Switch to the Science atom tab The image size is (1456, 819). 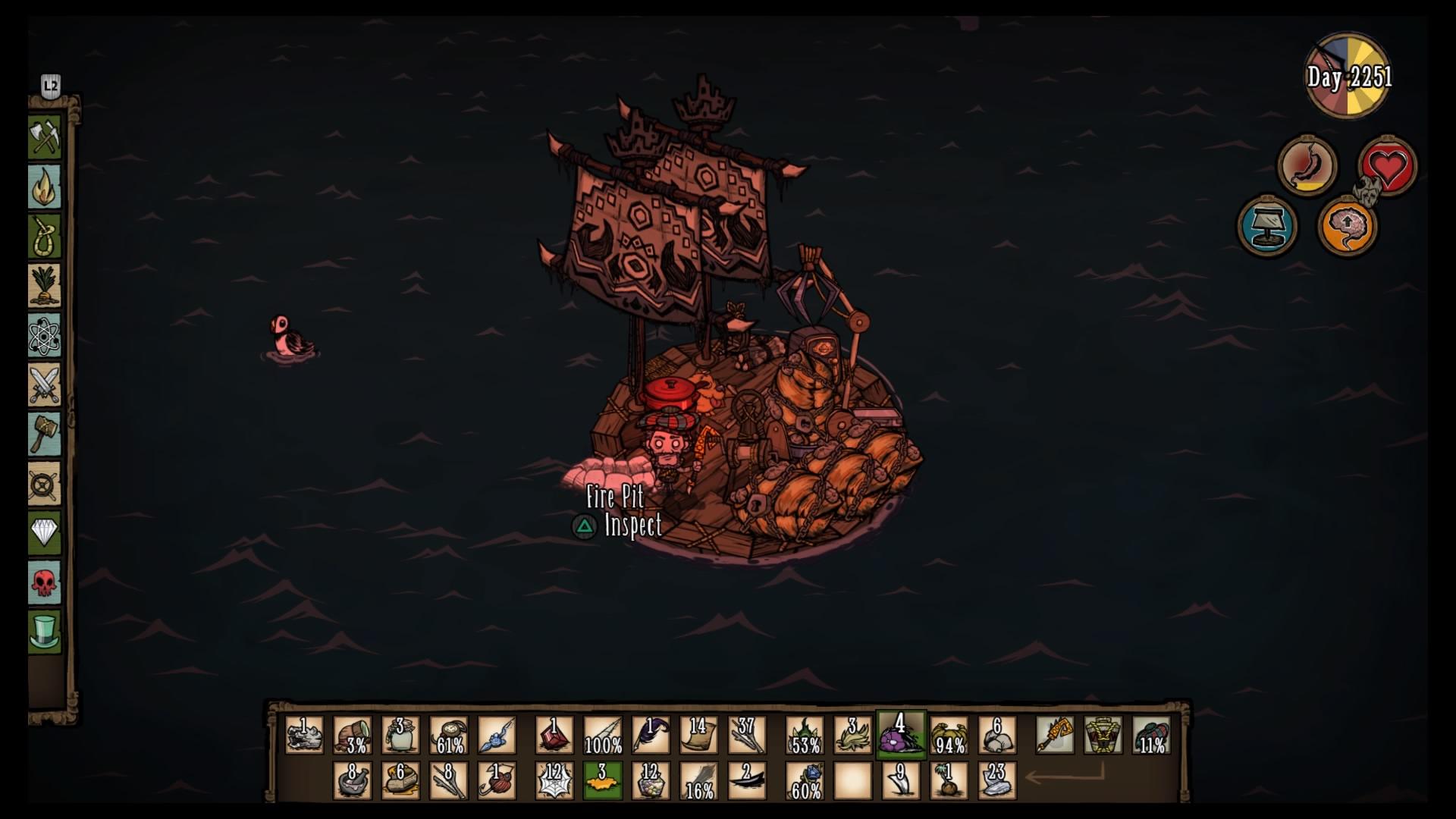pos(45,336)
